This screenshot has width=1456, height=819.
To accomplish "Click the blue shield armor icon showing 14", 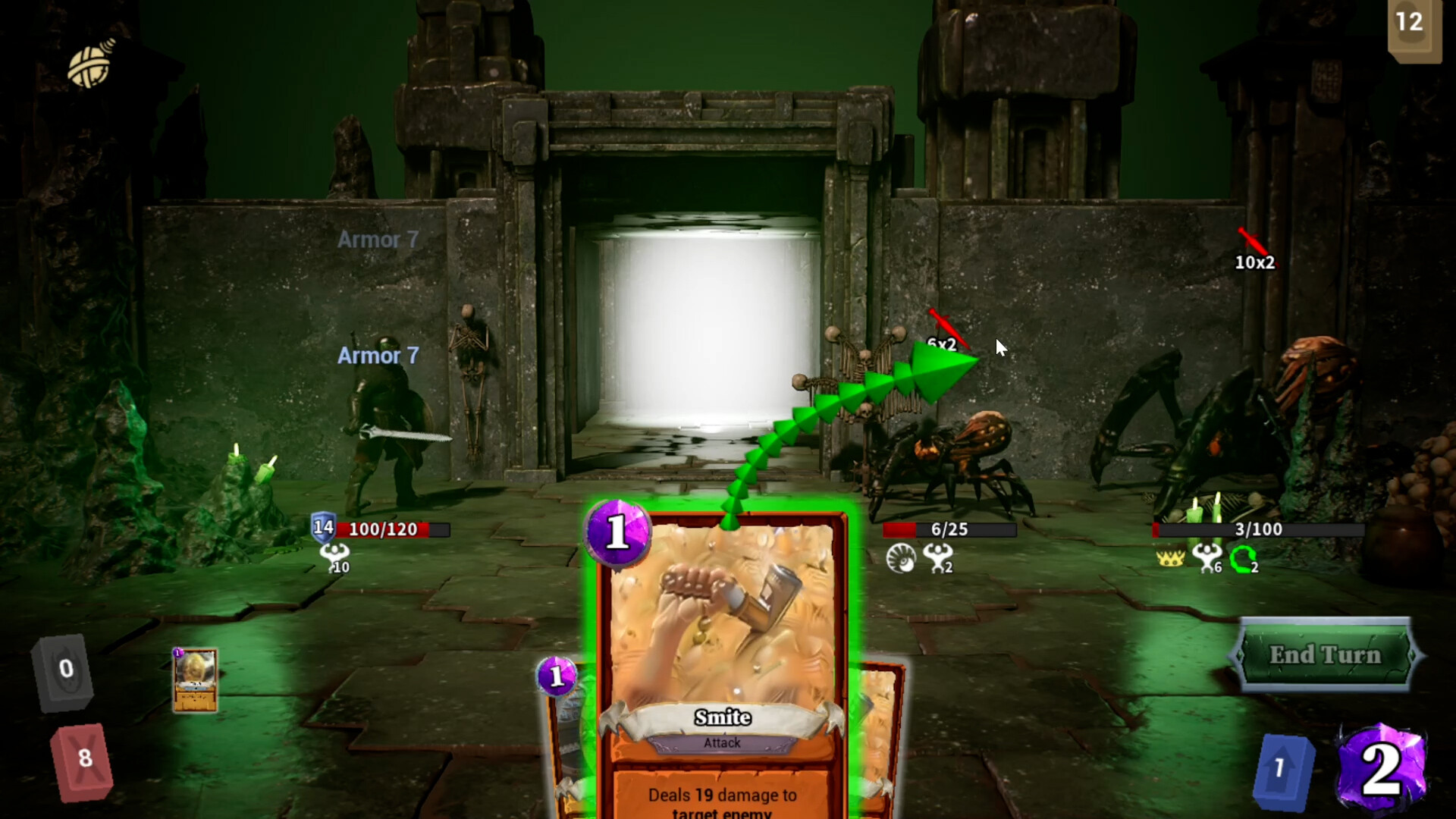I will pos(322,529).
